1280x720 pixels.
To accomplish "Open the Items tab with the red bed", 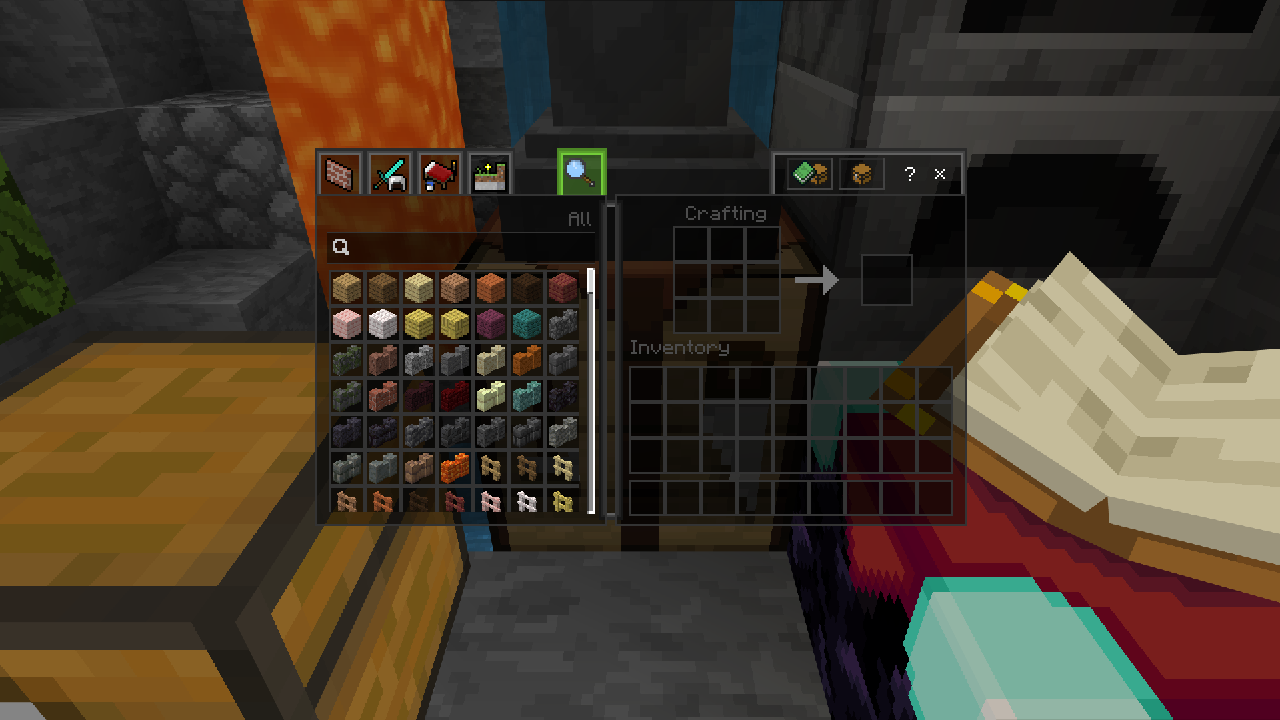I will (440, 174).
